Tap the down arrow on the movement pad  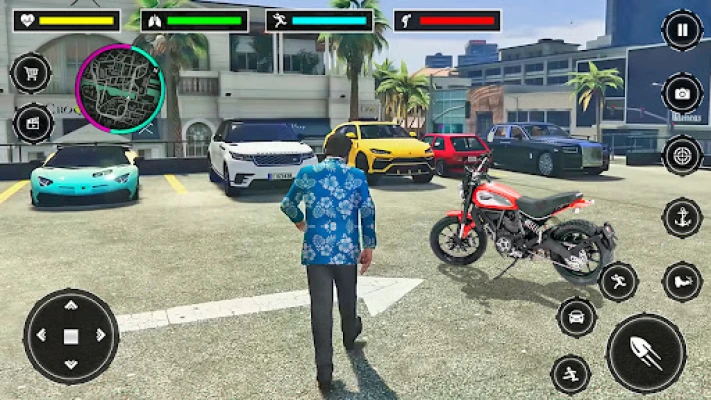71,367
